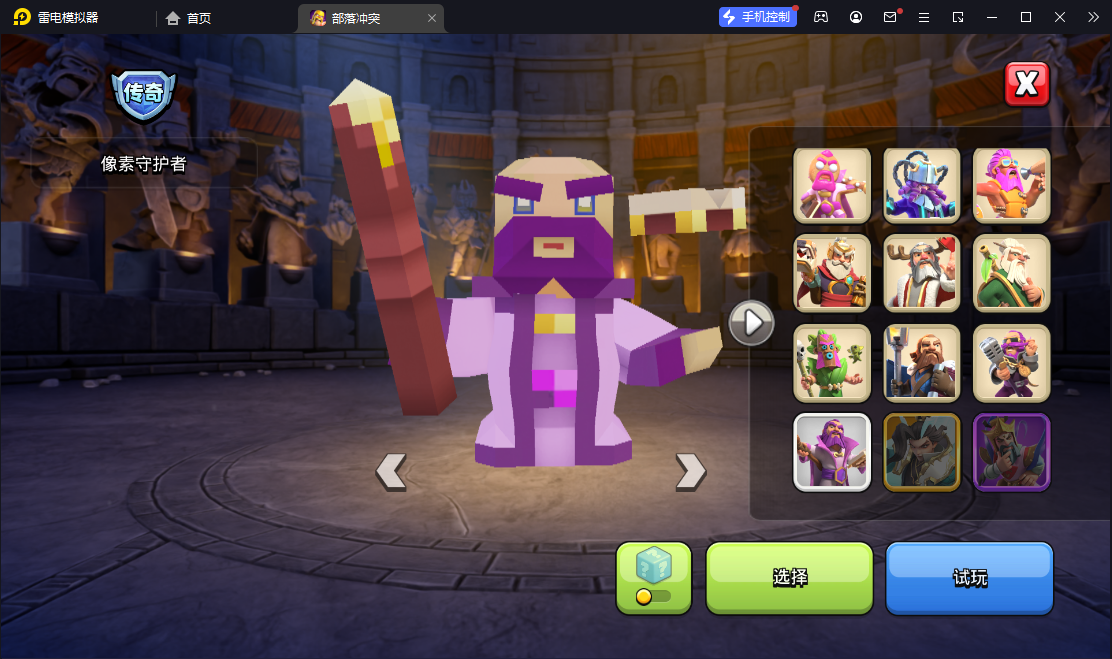Show the next skin with the right arrow
The image size is (1112, 659).
[x=690, y=470]
